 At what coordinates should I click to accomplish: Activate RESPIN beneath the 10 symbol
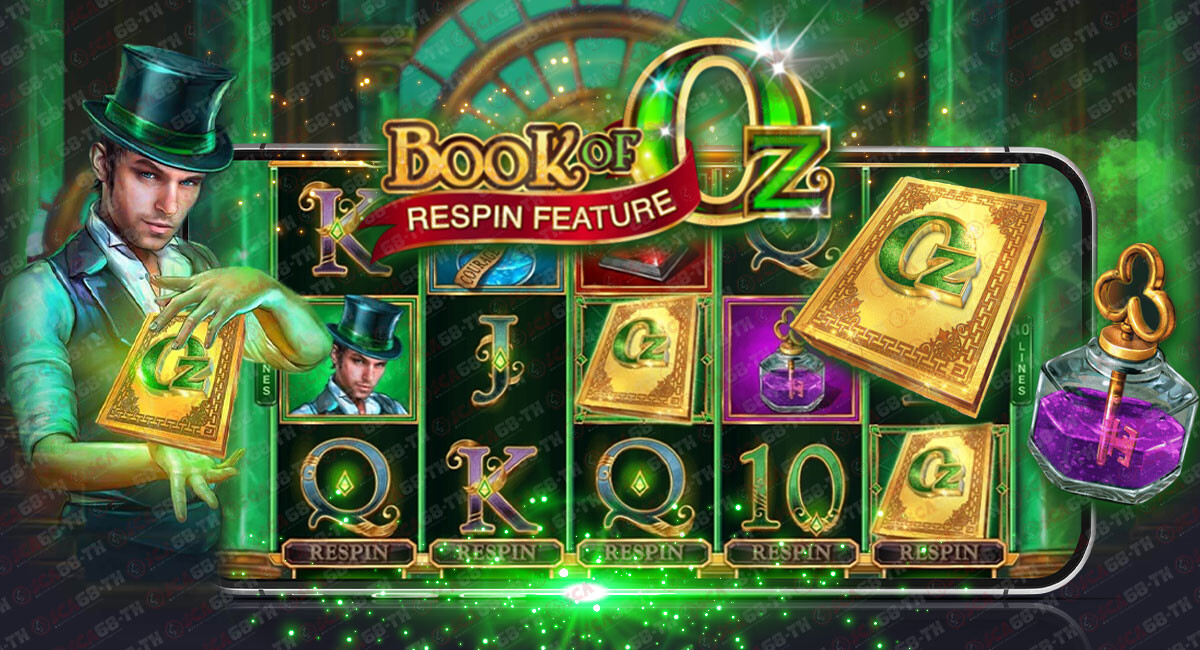(x=791, y=552)
